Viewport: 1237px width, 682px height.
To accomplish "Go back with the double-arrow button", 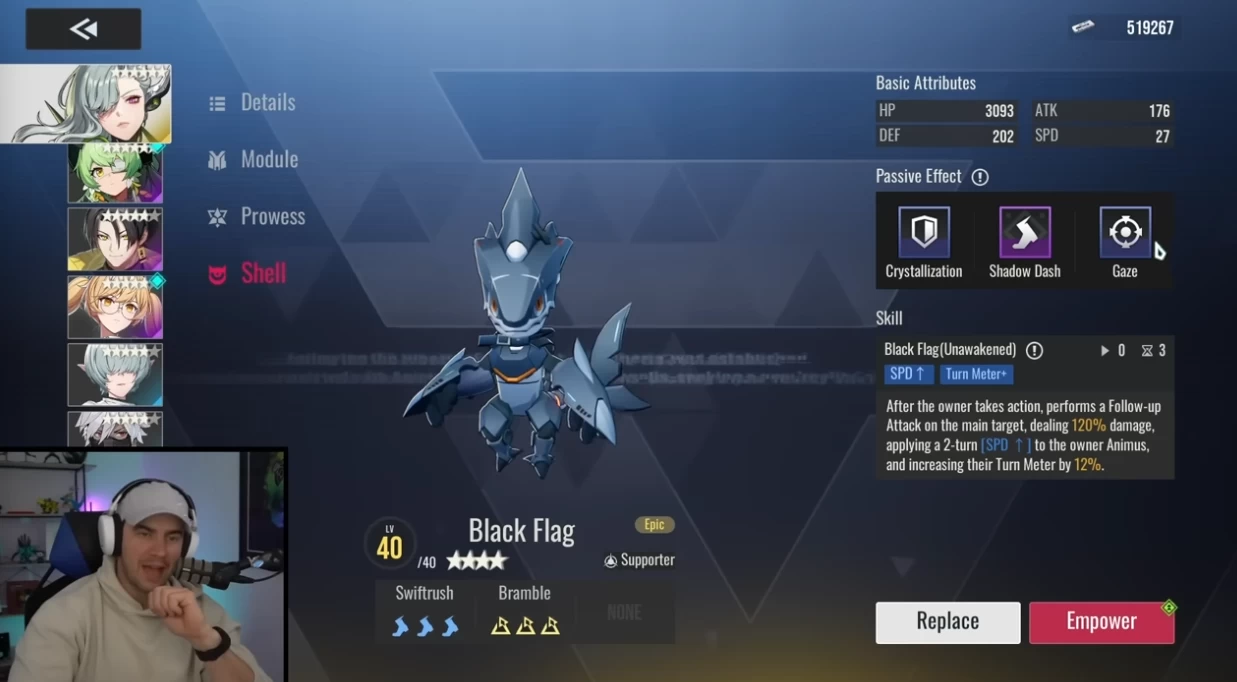I will click(83, 29).
